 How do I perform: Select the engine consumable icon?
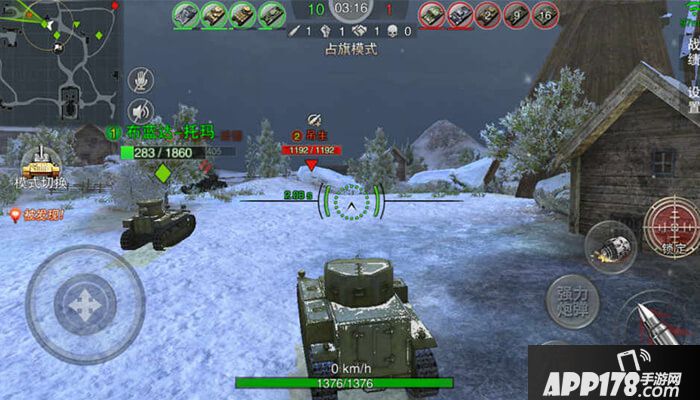pos(610,247)
